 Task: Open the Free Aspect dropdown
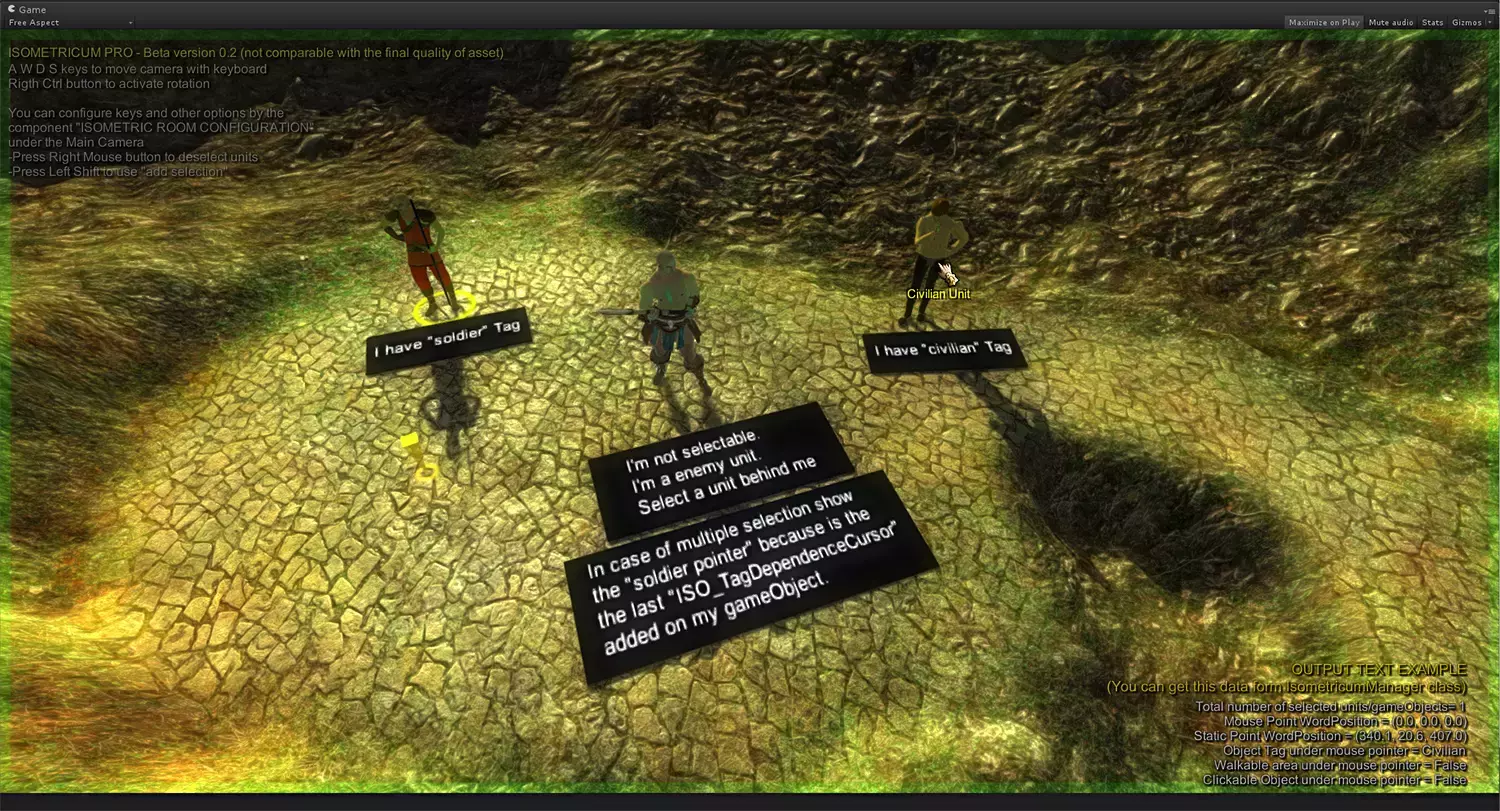71,22
